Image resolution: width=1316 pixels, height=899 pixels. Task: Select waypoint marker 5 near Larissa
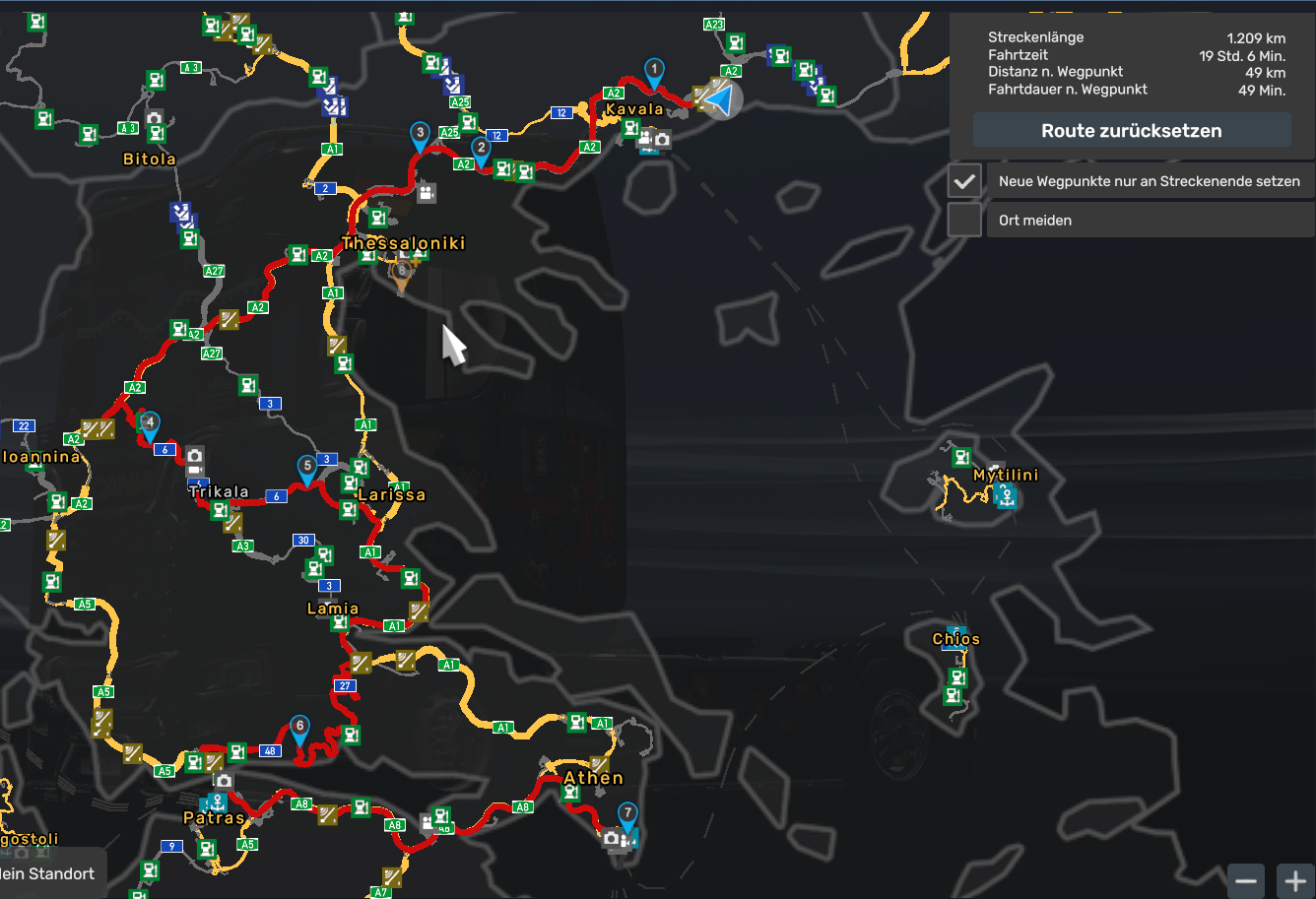[308, 467]
